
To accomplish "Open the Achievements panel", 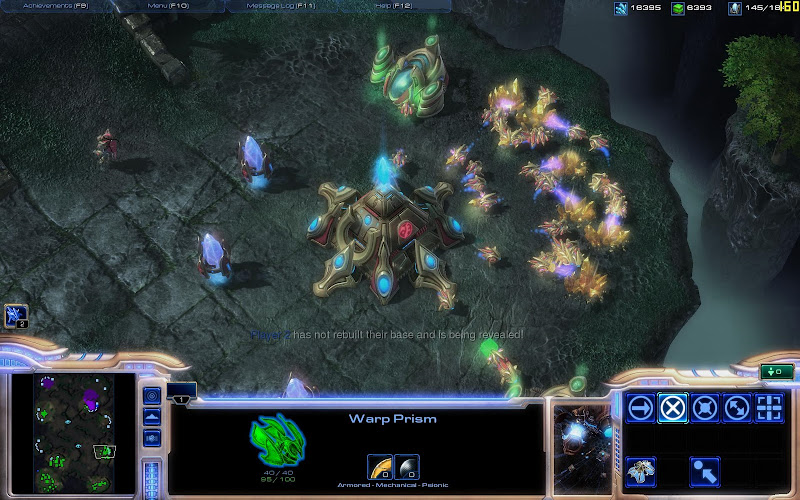I will [54, 6].
